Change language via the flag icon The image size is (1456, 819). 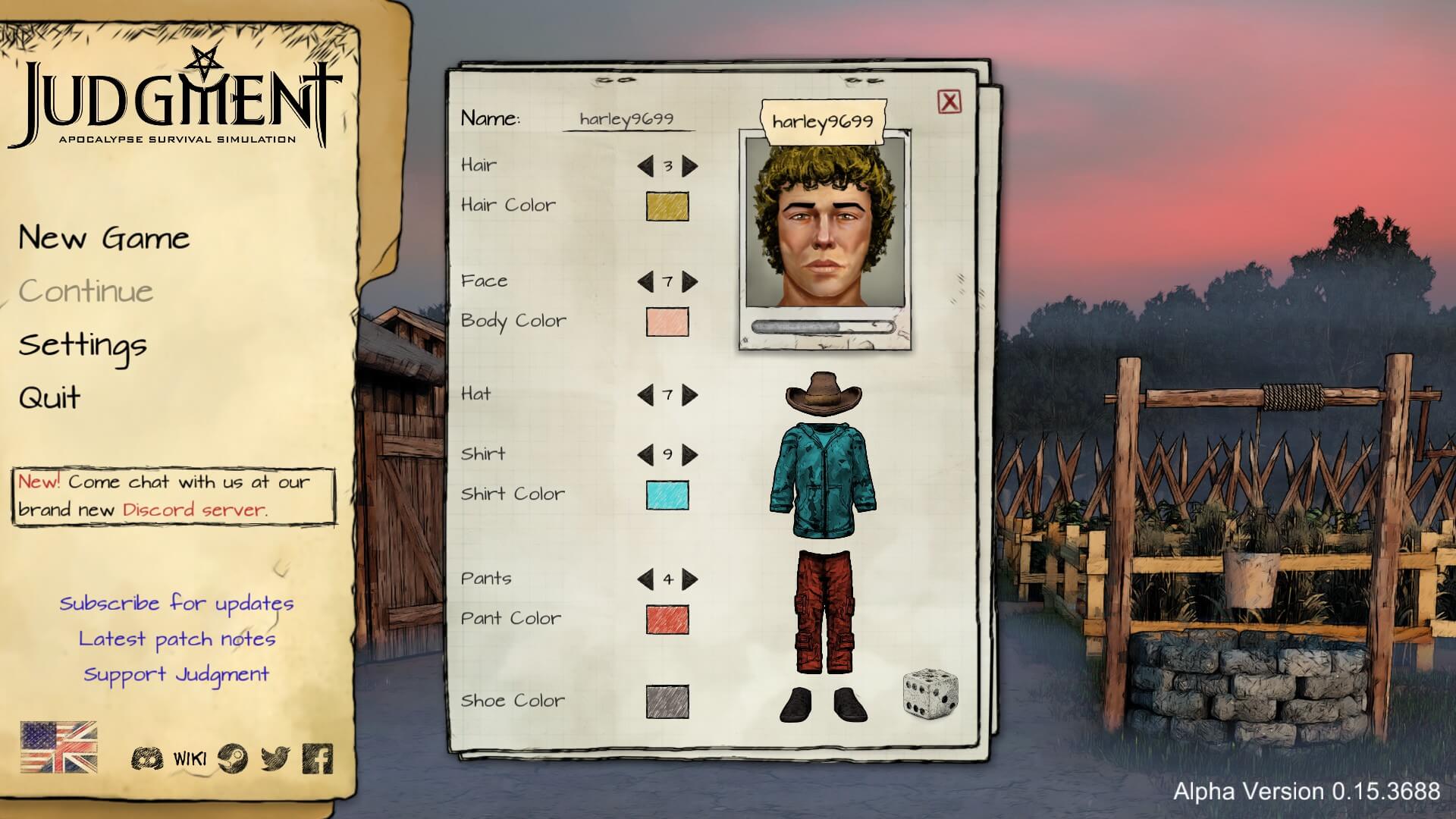(58, 747)
